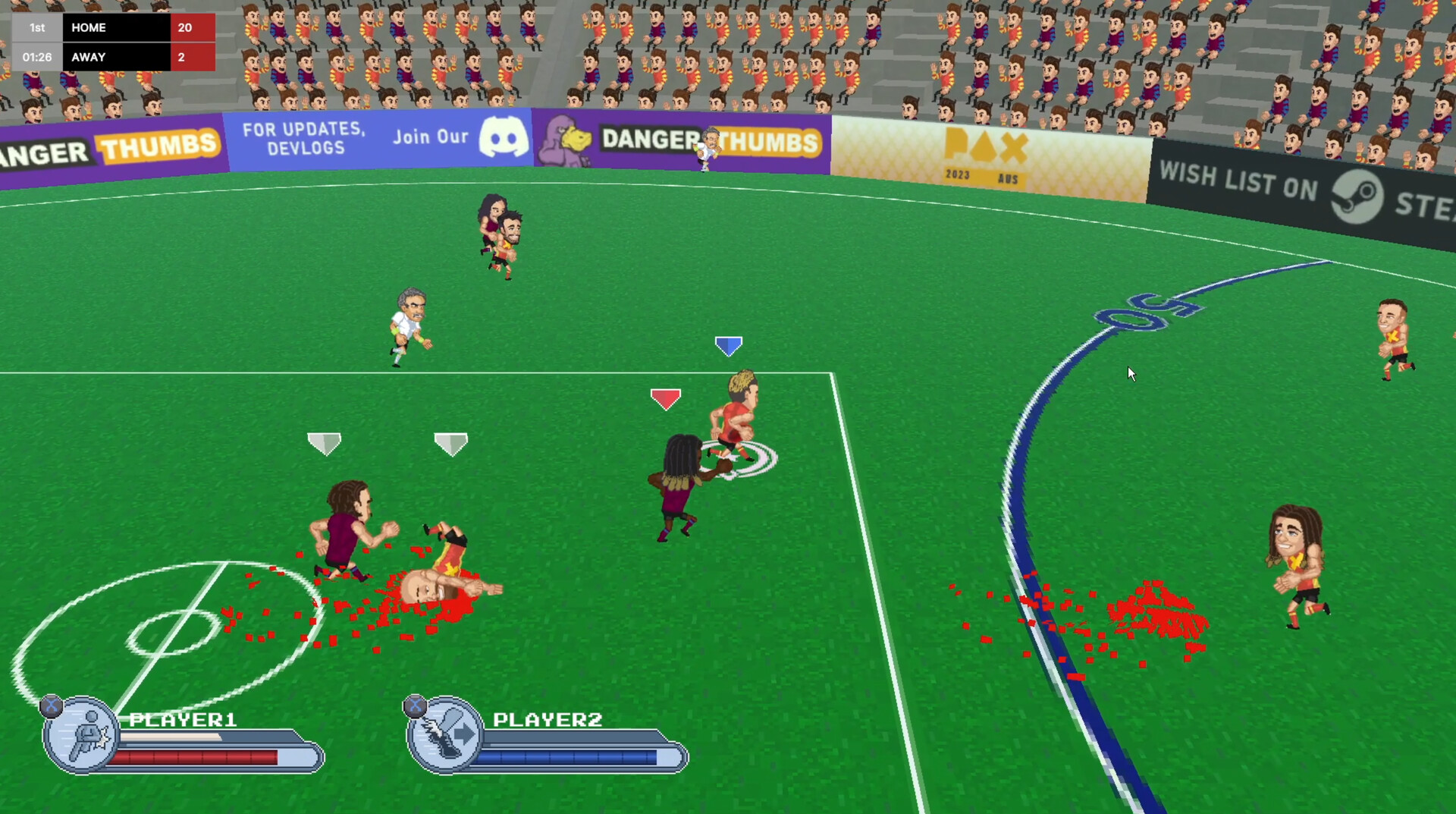Click the Discord logo on the purple banner

click(x=504, y=137)
